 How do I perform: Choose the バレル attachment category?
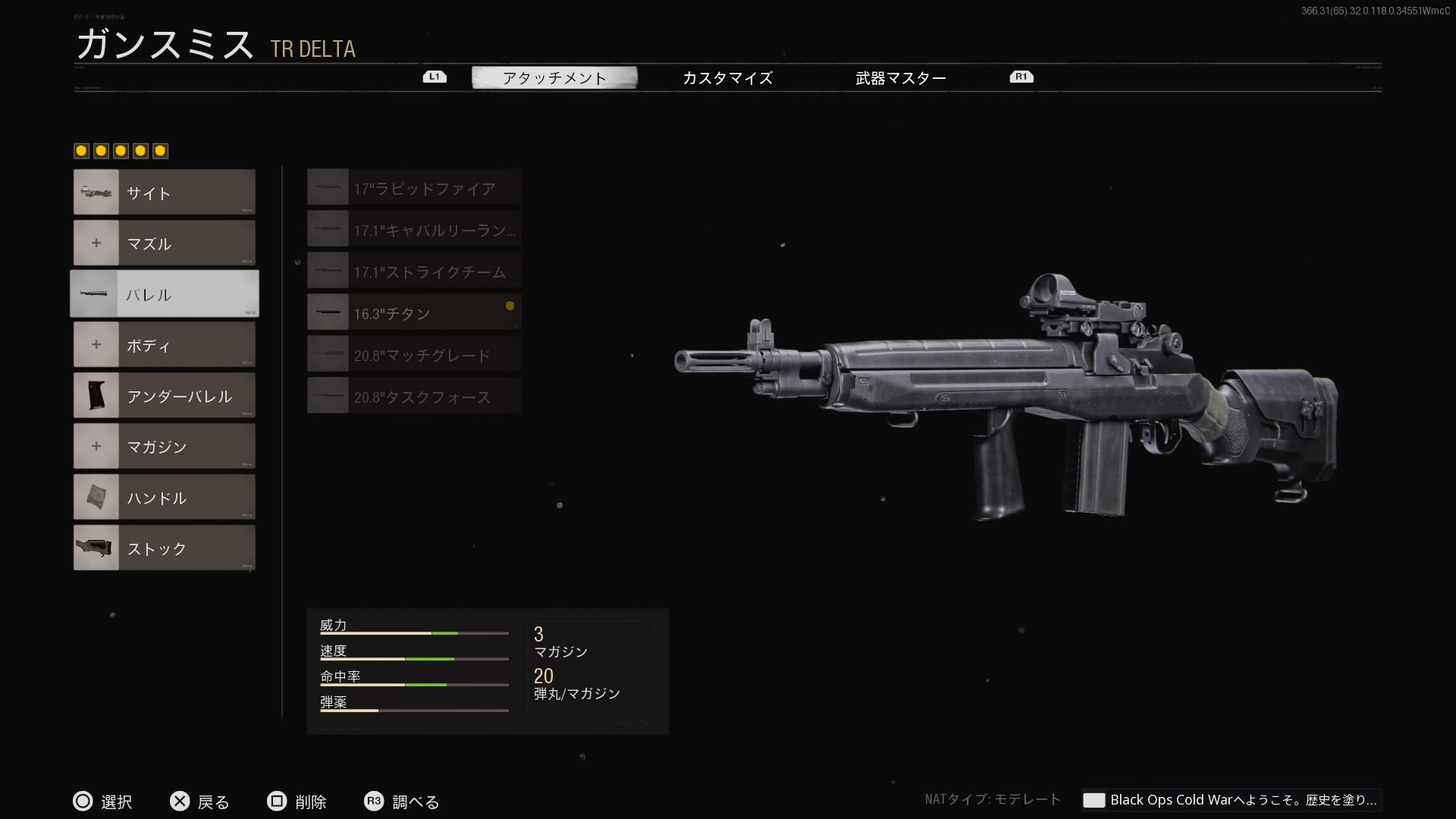165,294
